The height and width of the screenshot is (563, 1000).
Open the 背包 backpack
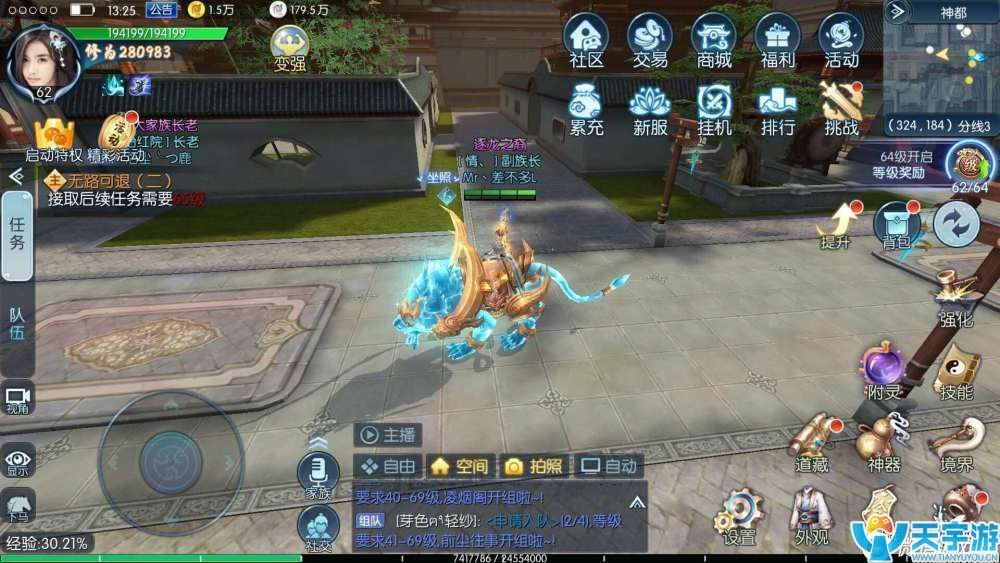tap(896, 222)
